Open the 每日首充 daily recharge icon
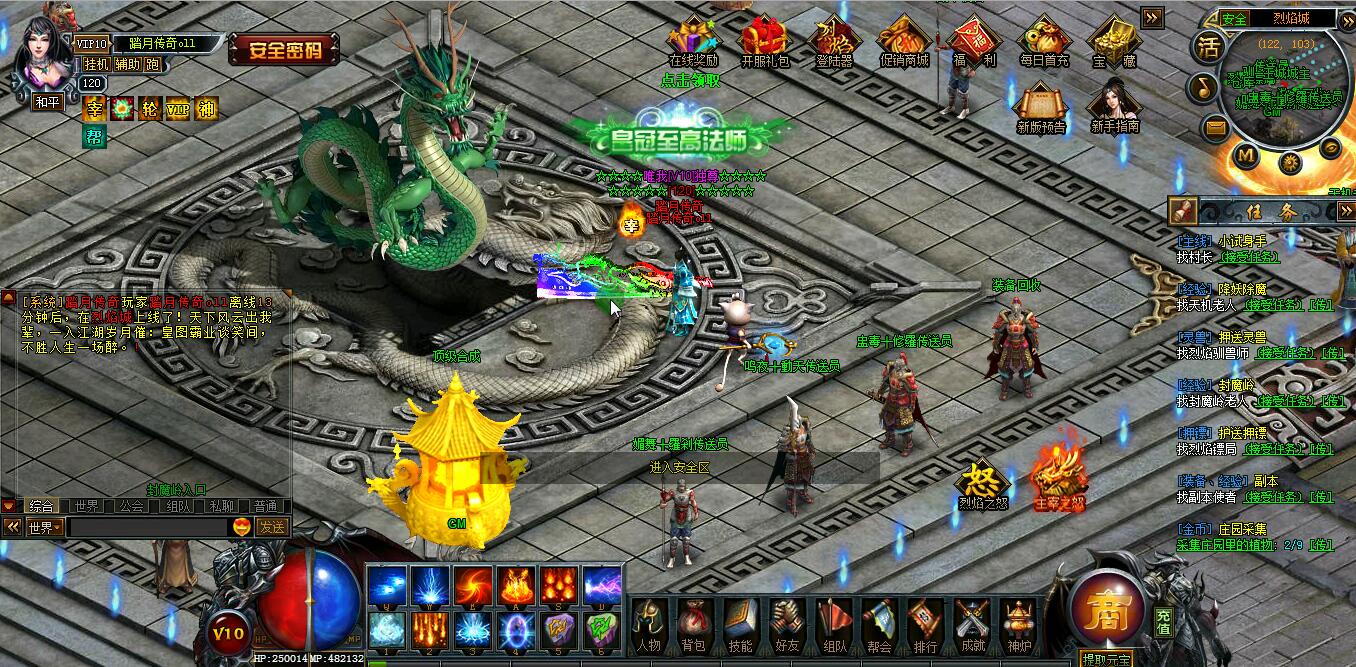This screenshot has width=1356, height=667. [1043, 39]
